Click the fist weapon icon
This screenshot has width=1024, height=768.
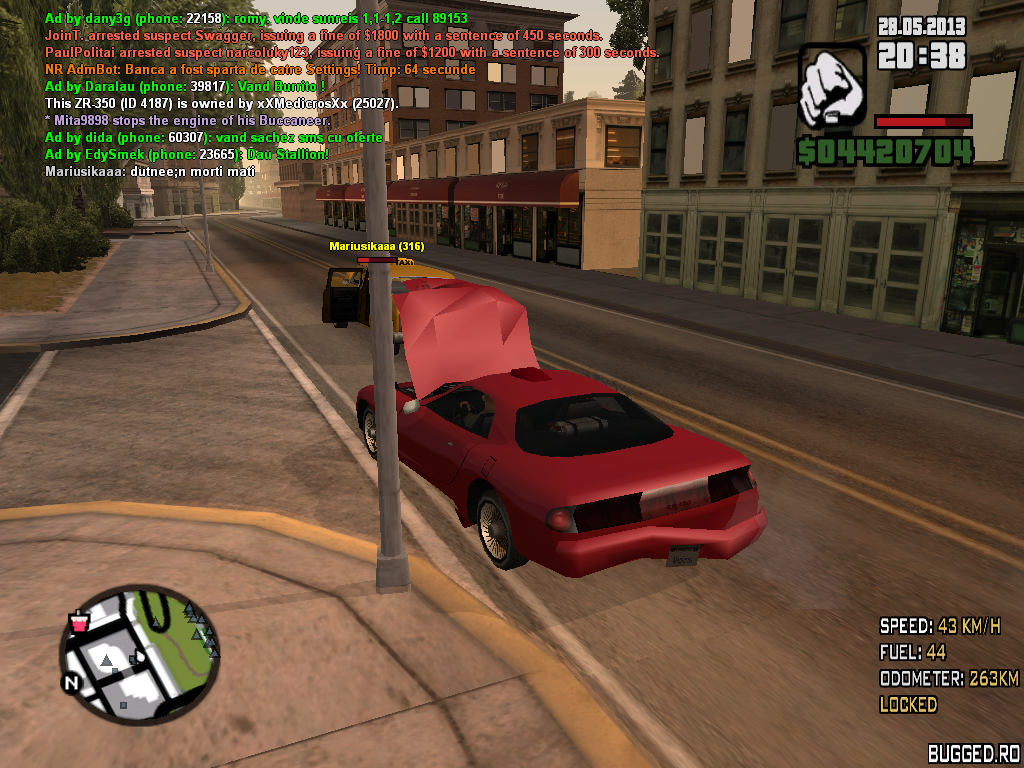pyautogui.click(x=832, y=87)
